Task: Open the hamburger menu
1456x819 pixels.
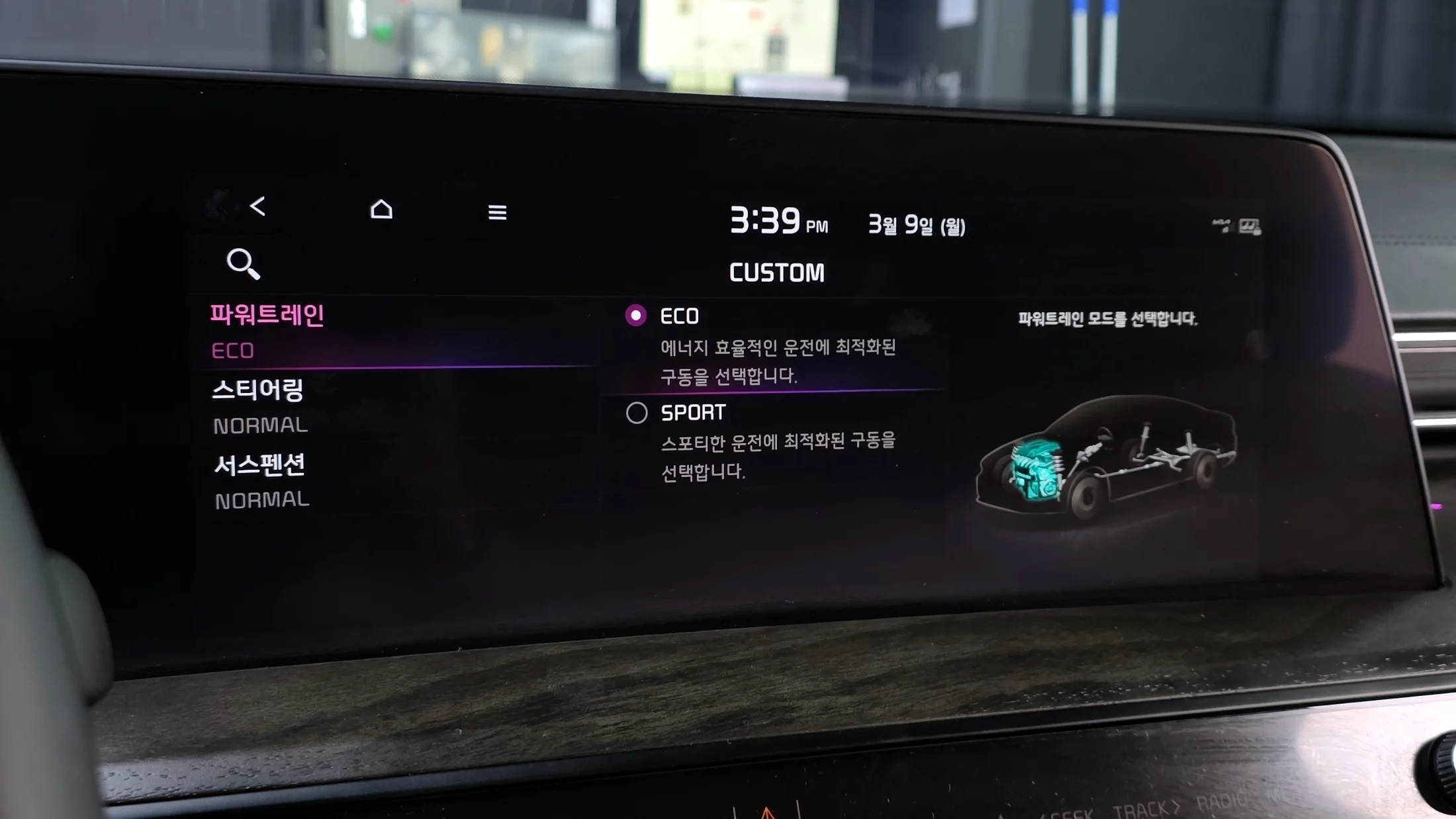Action: click(497, 212)
